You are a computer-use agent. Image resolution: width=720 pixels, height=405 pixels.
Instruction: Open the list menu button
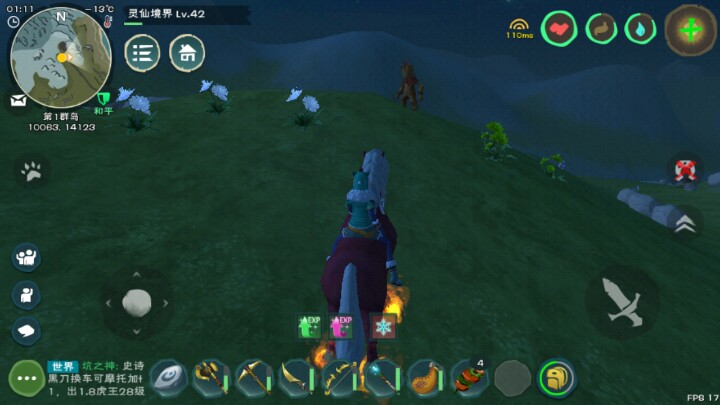tap(142, 53)
